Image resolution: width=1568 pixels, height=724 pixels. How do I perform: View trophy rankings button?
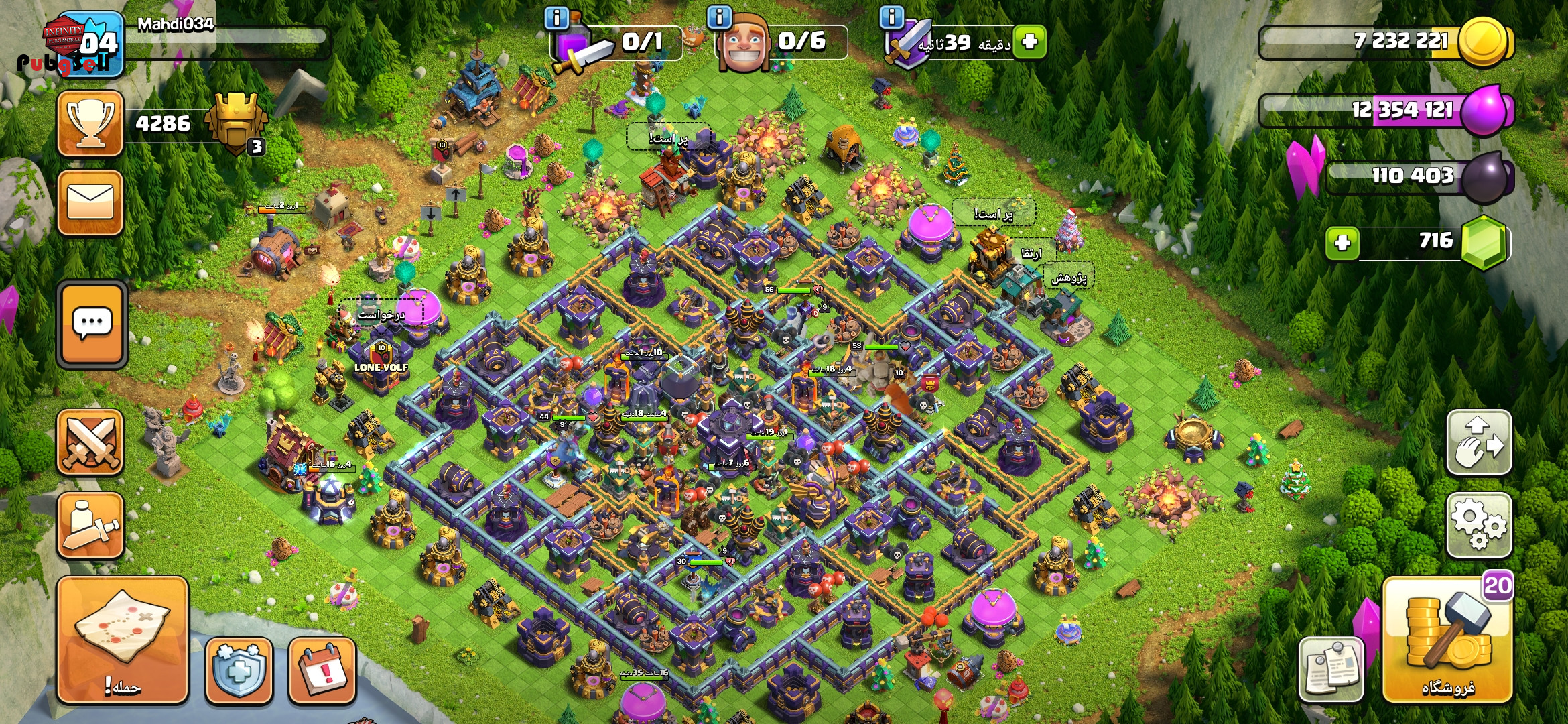90,124
